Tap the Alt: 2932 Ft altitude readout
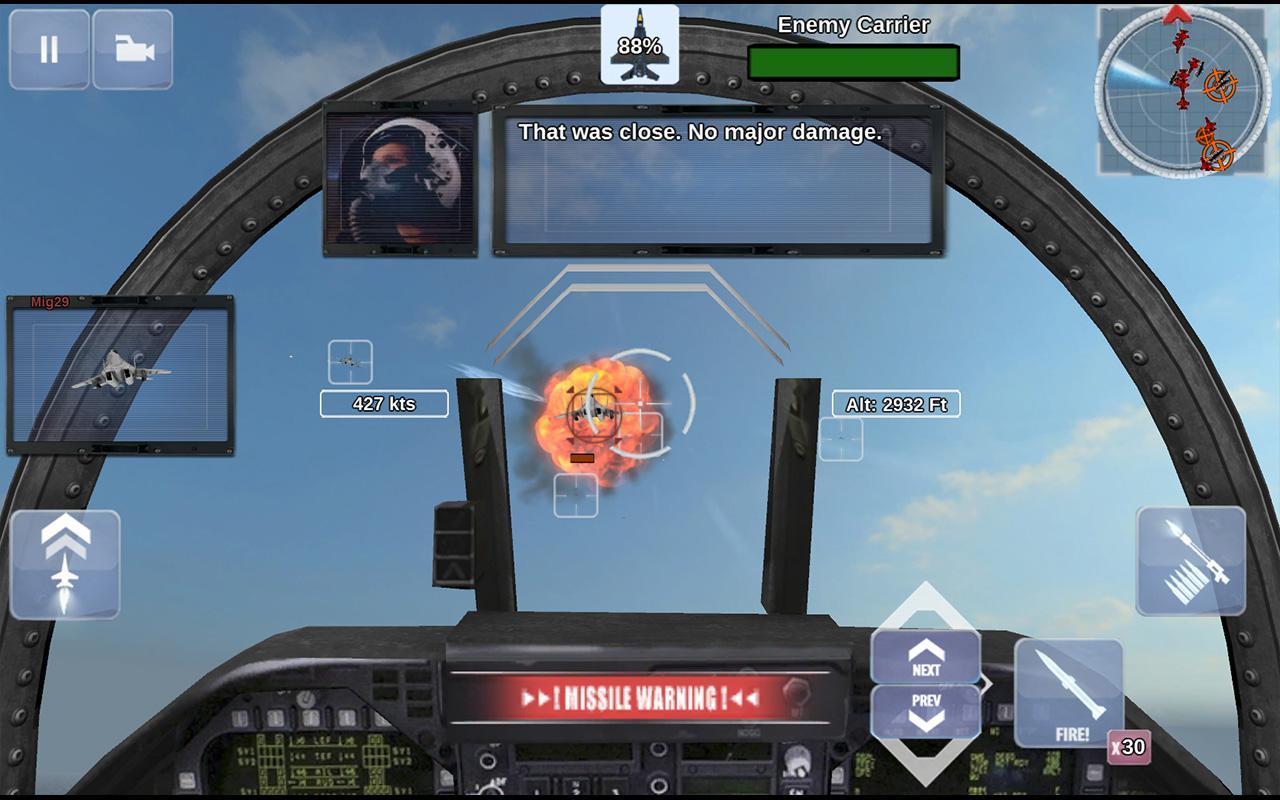1280x800 pixels. coord(897,404)
